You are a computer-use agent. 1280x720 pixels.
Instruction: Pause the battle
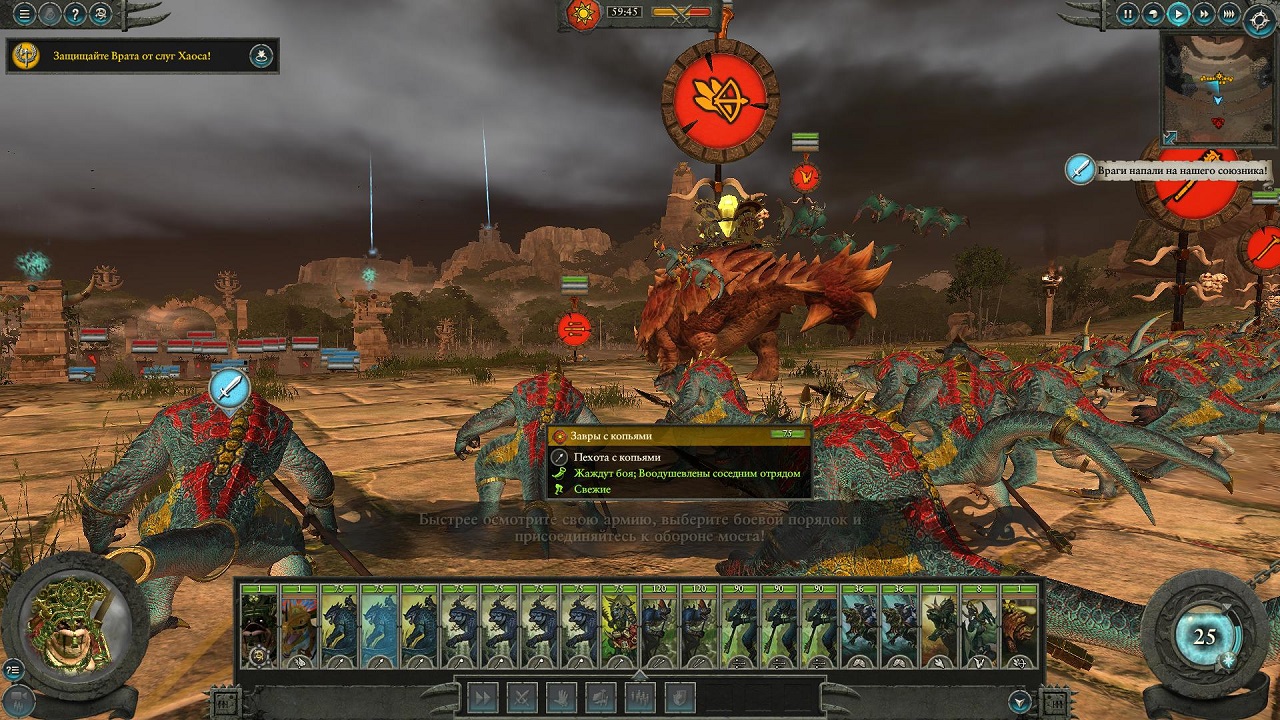[x=1128, y=14]
